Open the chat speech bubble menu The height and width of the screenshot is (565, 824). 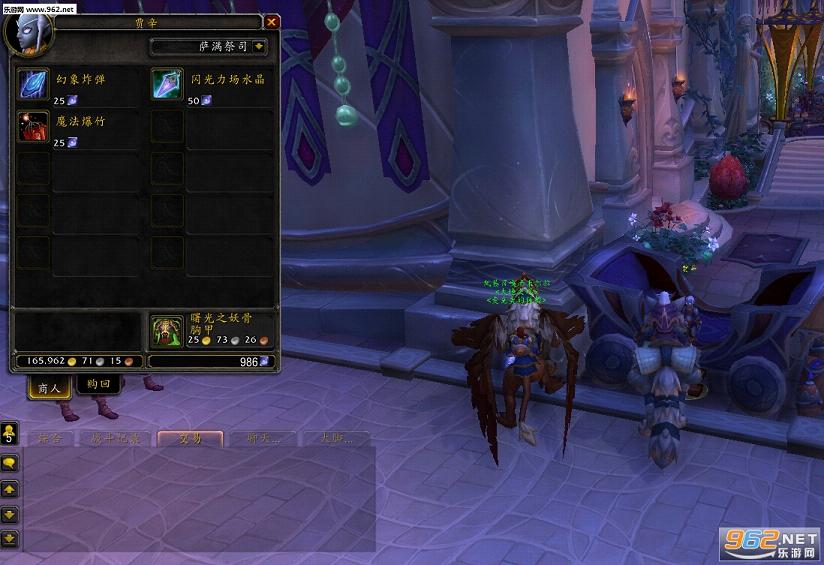pos(10,463)
